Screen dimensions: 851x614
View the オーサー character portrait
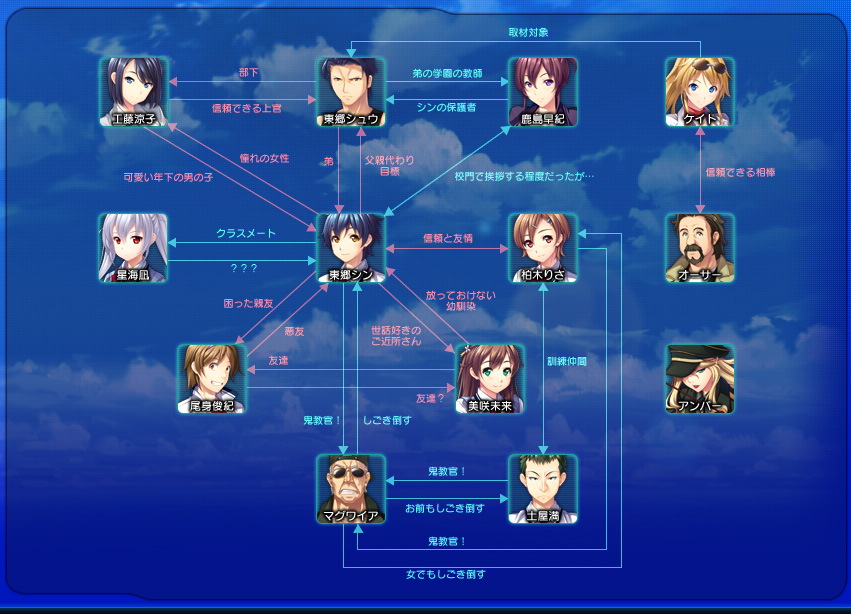(x=700, y=247)
